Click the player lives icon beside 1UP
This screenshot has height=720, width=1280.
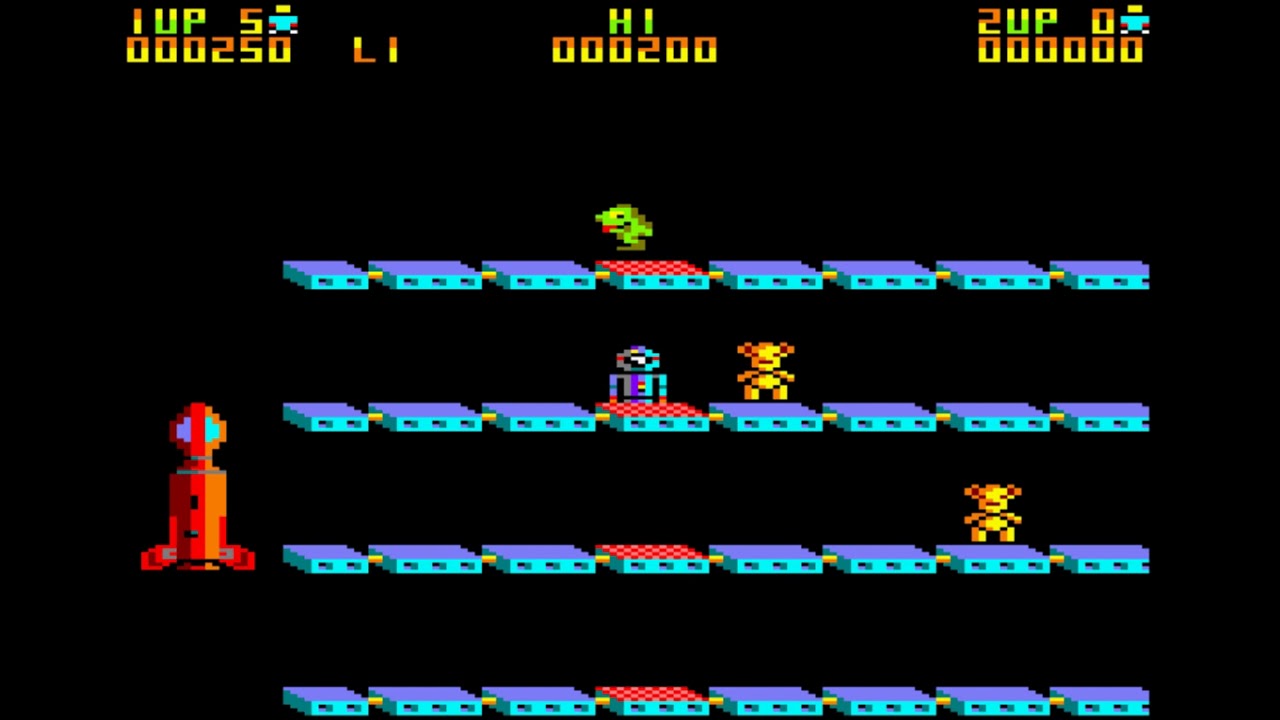pyautogui.click(x=282, y=18)
